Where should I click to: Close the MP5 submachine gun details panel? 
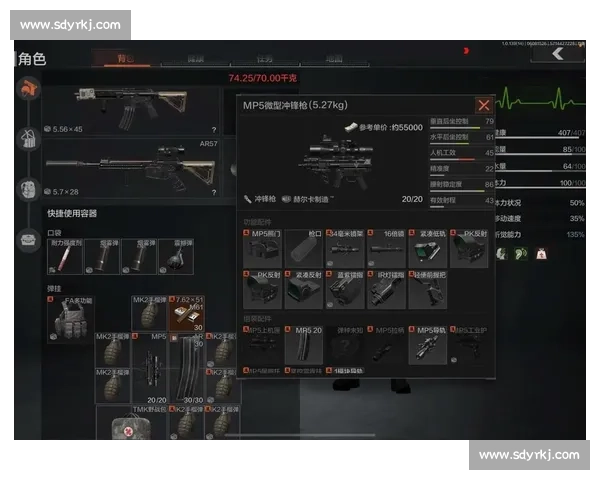(484, 105)
